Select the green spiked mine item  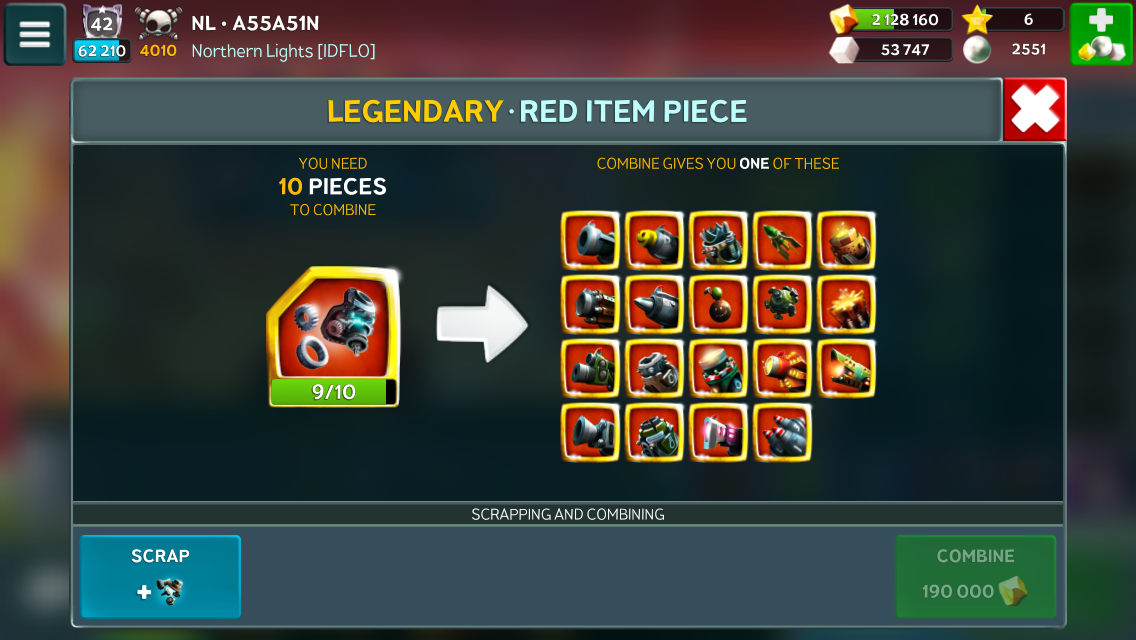(x=782, y=304)
